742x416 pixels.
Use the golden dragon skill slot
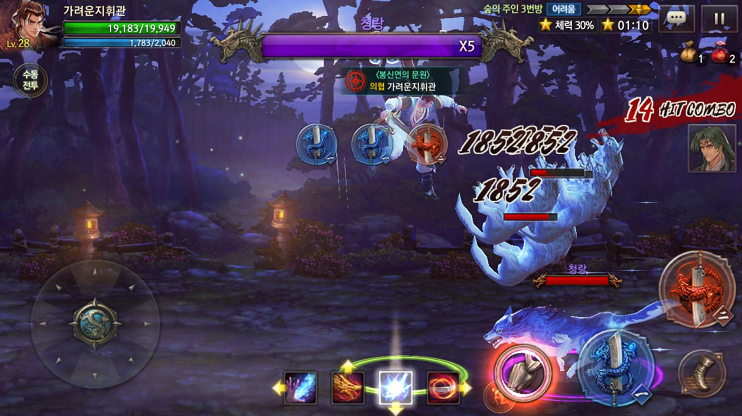tap(348, 386)
